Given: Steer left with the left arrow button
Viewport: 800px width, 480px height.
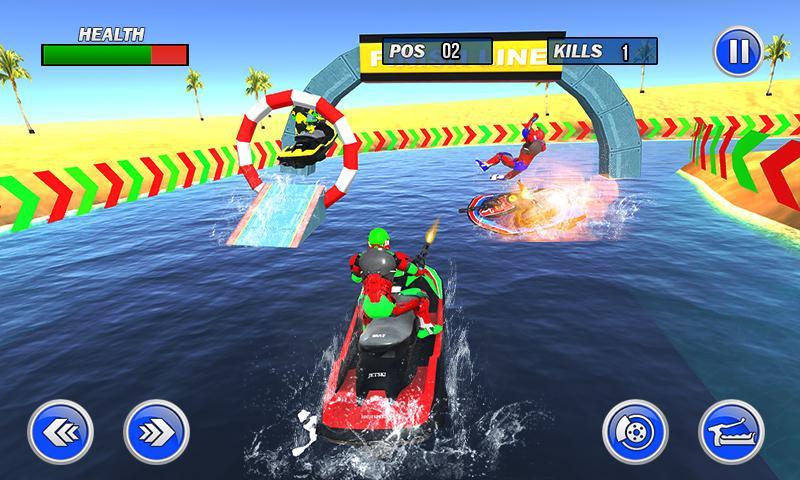Looking at the screenshot, I should 59,433.
